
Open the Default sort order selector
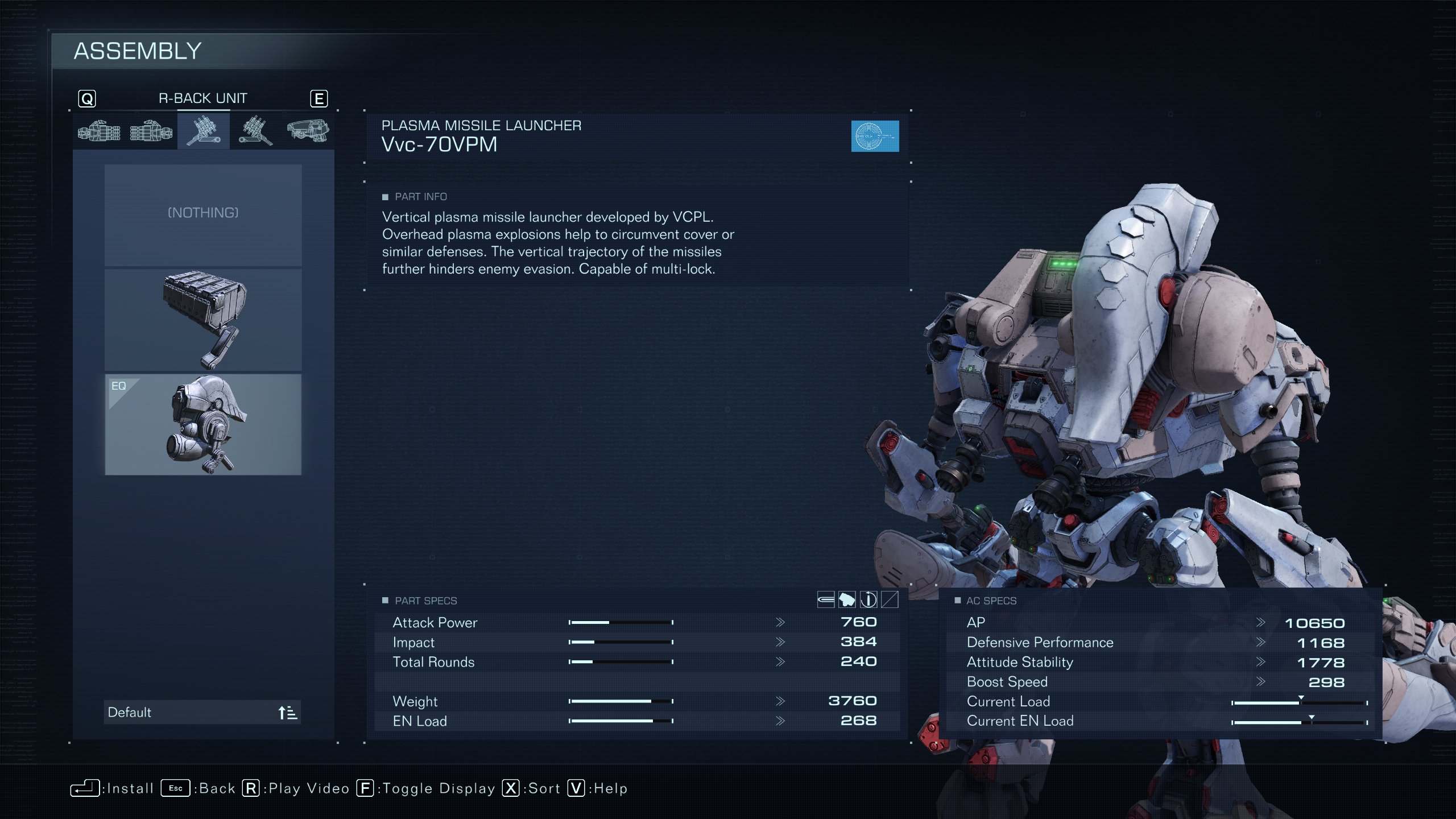202,712
